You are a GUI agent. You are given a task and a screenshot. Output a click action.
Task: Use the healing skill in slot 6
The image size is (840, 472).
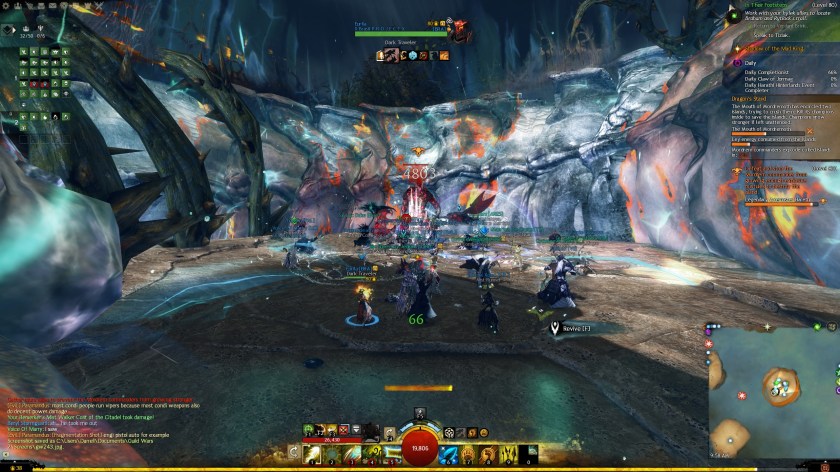(x=449, y=455)
